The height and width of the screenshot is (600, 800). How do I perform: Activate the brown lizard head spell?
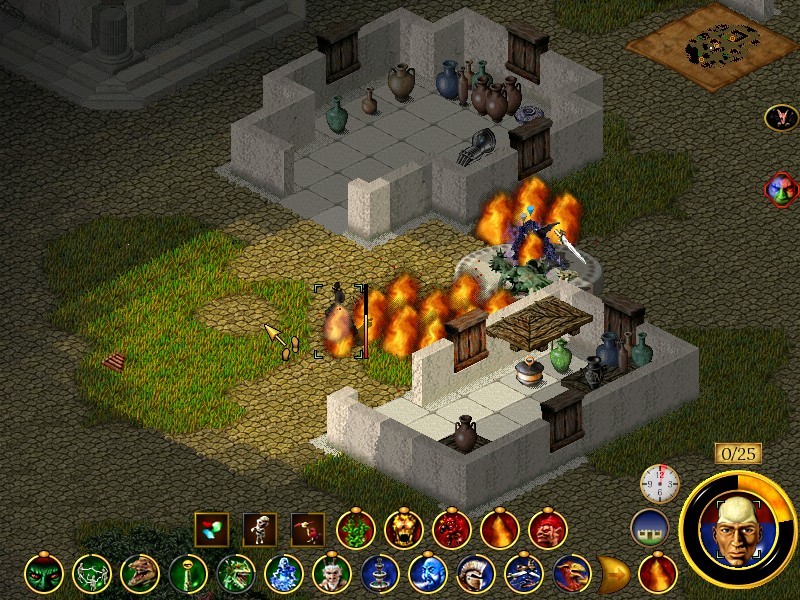click(x=139, y=574)
